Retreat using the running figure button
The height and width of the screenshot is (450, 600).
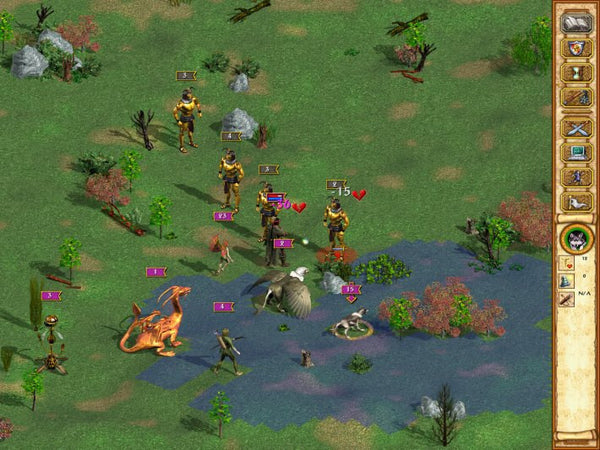pyautogui.click(x=575, y=177)
